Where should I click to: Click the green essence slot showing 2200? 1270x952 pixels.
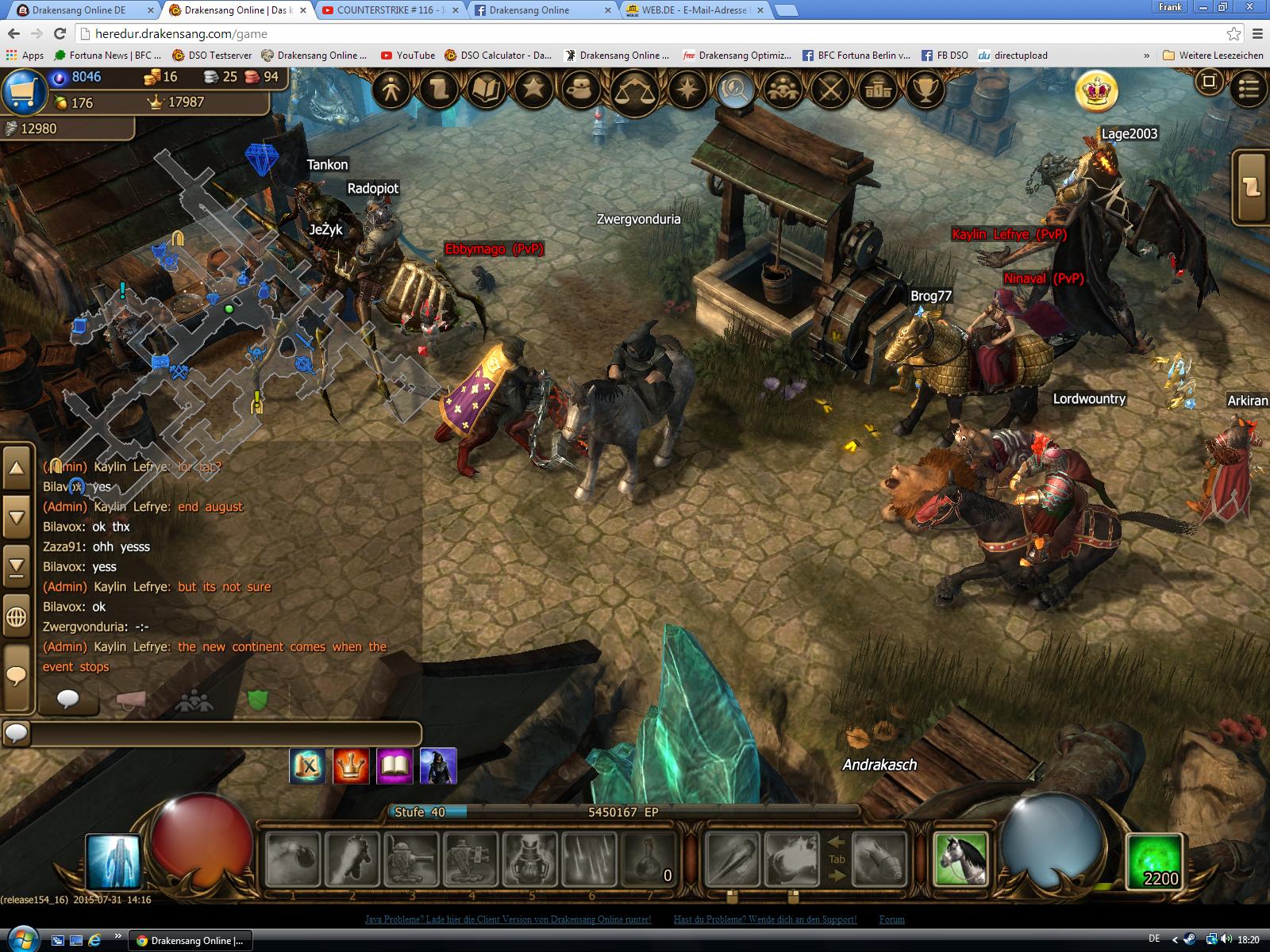1156,861
